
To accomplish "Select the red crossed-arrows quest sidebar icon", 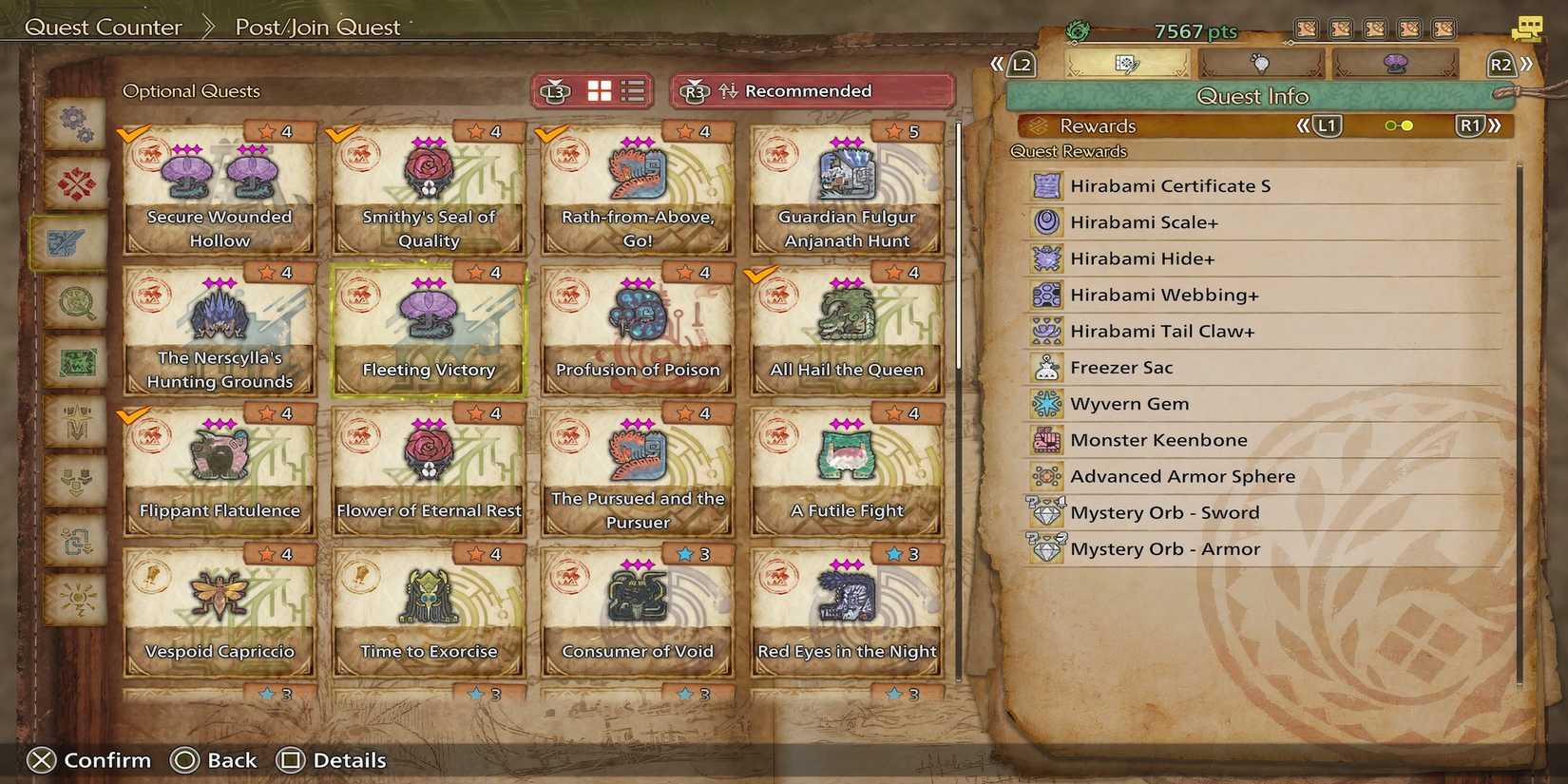I will 75,183.
